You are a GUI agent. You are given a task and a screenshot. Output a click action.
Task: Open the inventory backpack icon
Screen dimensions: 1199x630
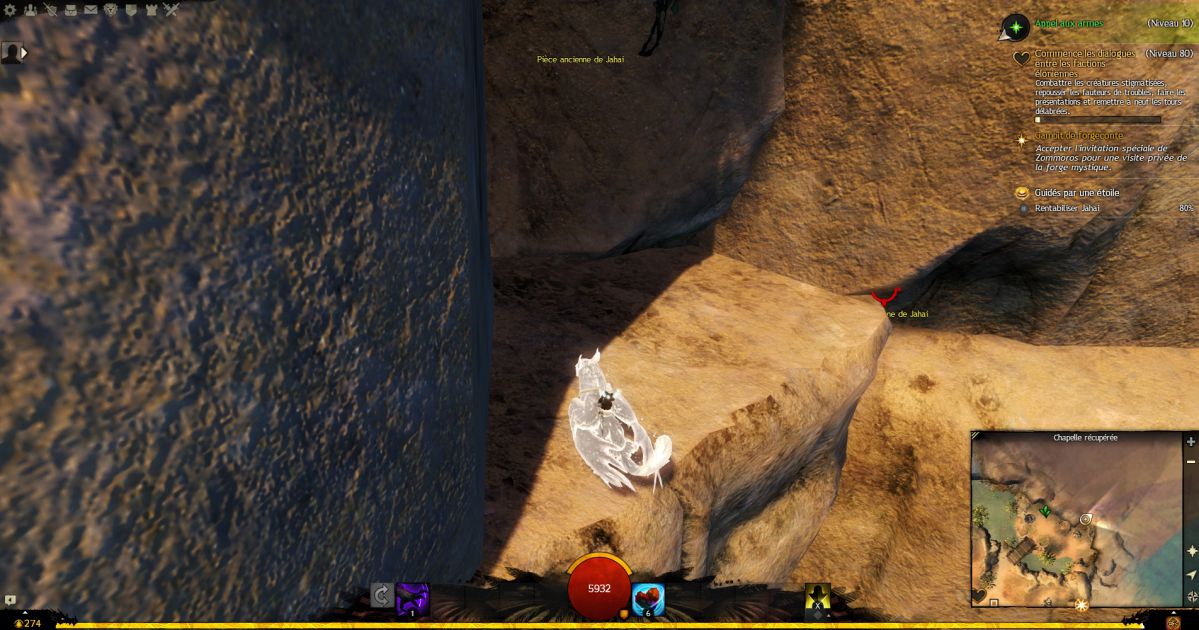click(70, 10)
